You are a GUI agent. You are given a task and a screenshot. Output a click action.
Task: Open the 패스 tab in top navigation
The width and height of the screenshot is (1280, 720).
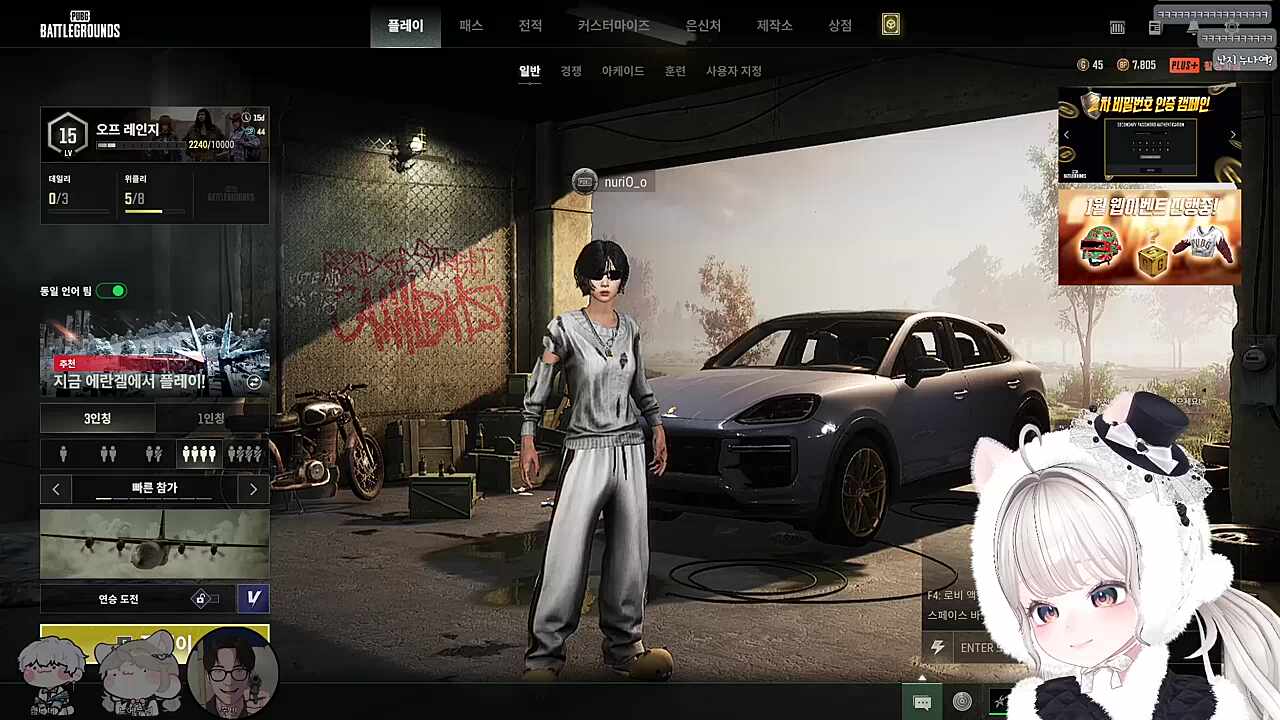pyautogui.click(x=471, y=26)
